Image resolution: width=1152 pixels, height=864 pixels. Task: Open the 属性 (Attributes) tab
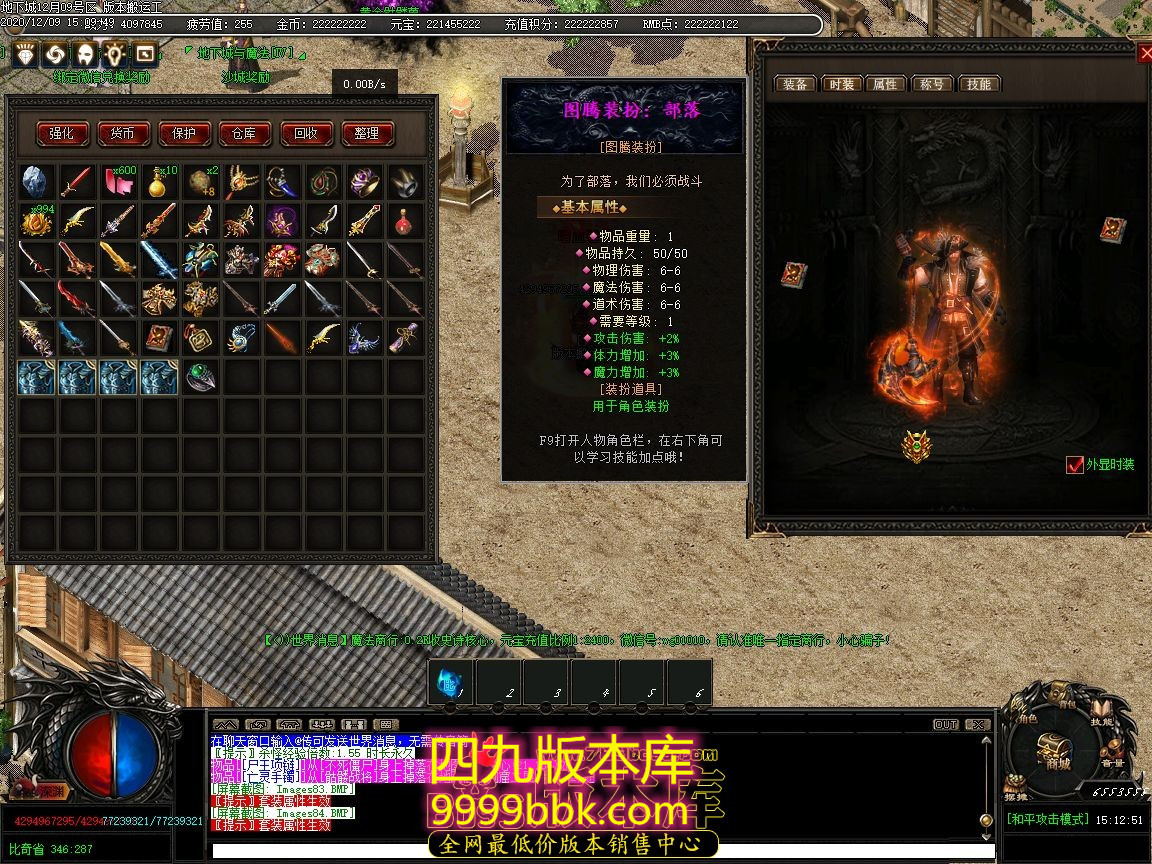tap(885, 84)
